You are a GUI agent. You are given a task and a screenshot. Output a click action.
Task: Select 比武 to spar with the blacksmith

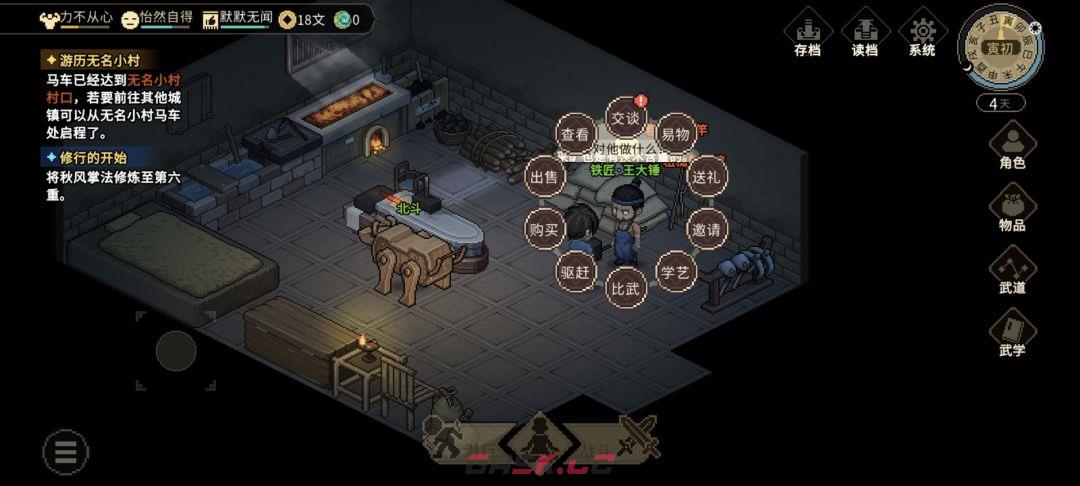click(x=626, y=287)
